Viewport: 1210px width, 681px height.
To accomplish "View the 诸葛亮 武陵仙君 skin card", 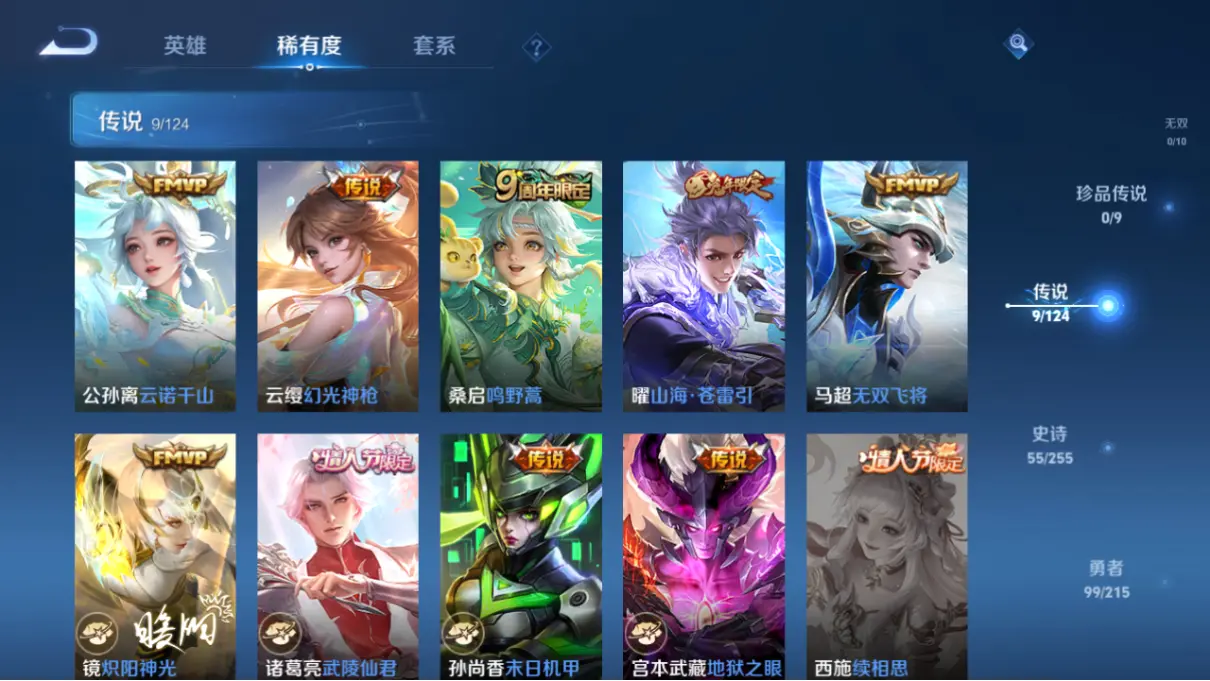I will click(338, 557).
